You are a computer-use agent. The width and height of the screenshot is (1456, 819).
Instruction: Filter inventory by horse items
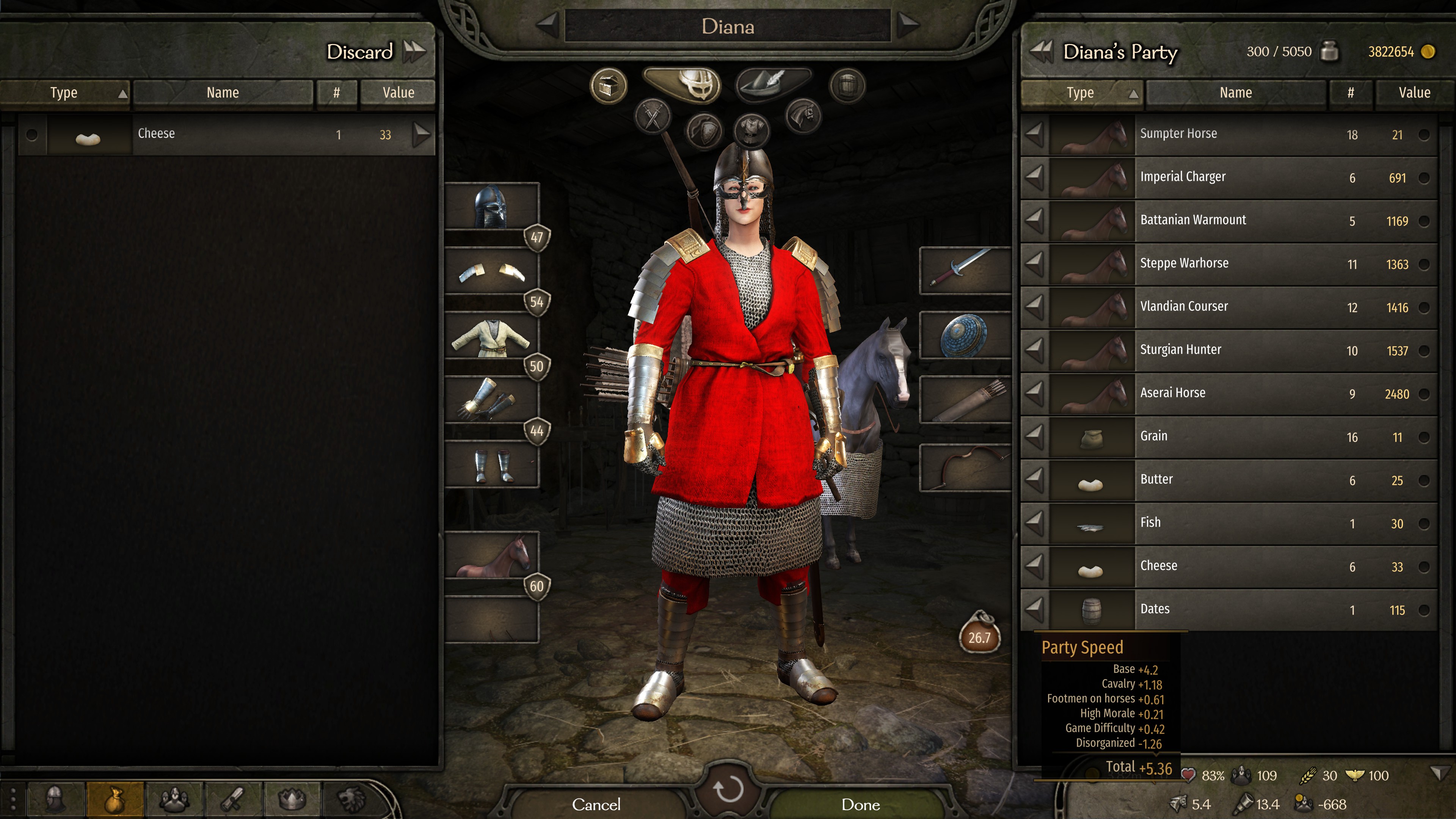pyautogui.click(x=803, y=115)
